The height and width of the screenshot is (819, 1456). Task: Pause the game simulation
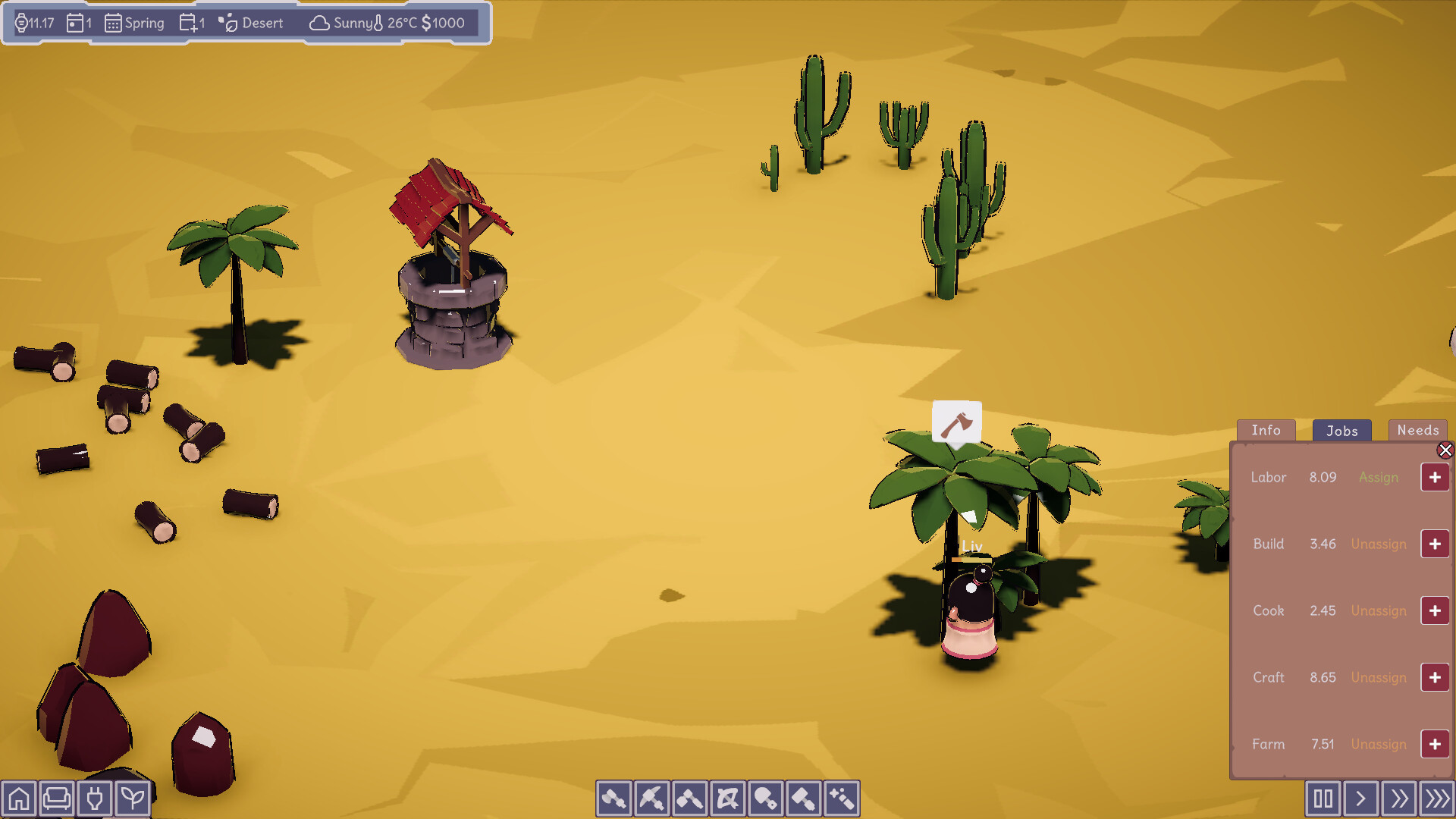[1323, 798]
